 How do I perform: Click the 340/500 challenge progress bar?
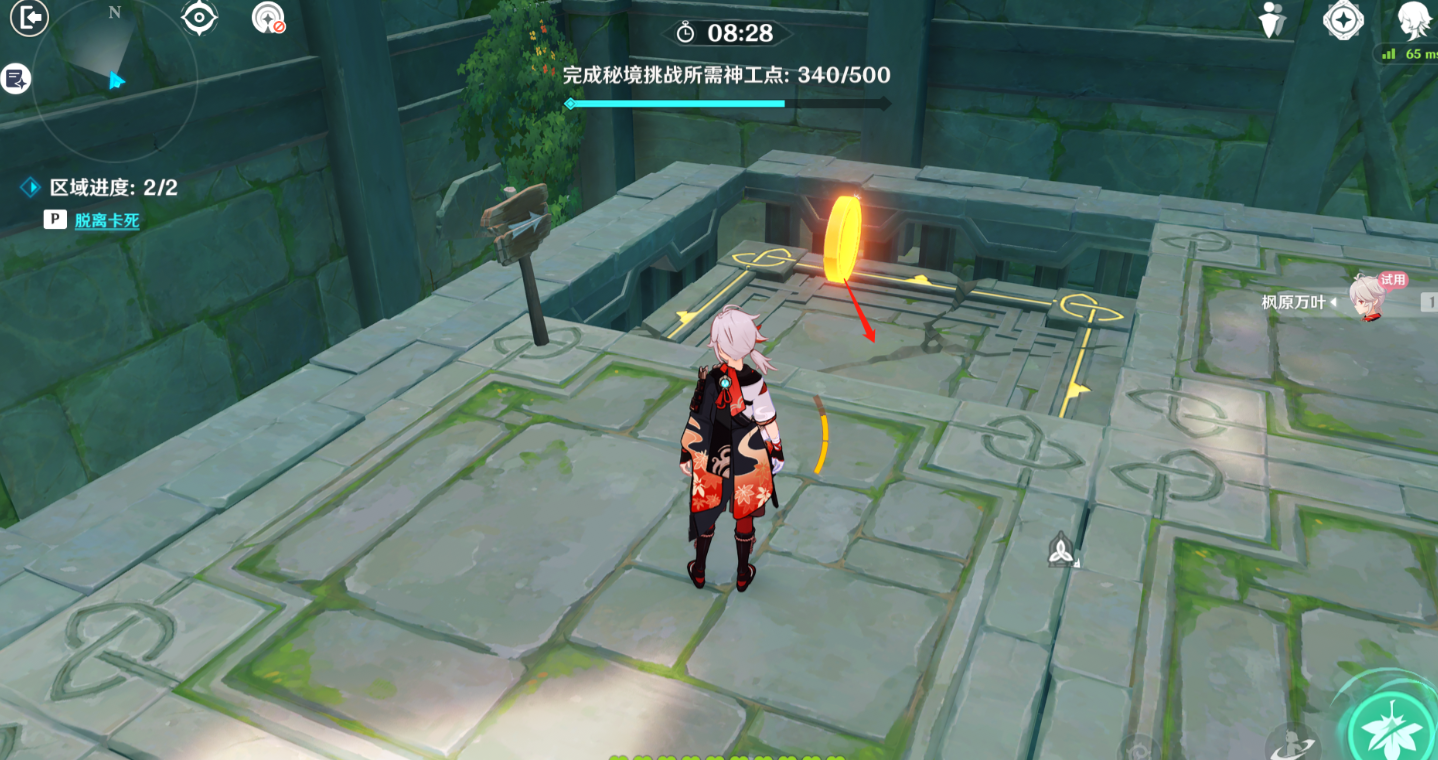pyautogui.click(x=725, y=102)
